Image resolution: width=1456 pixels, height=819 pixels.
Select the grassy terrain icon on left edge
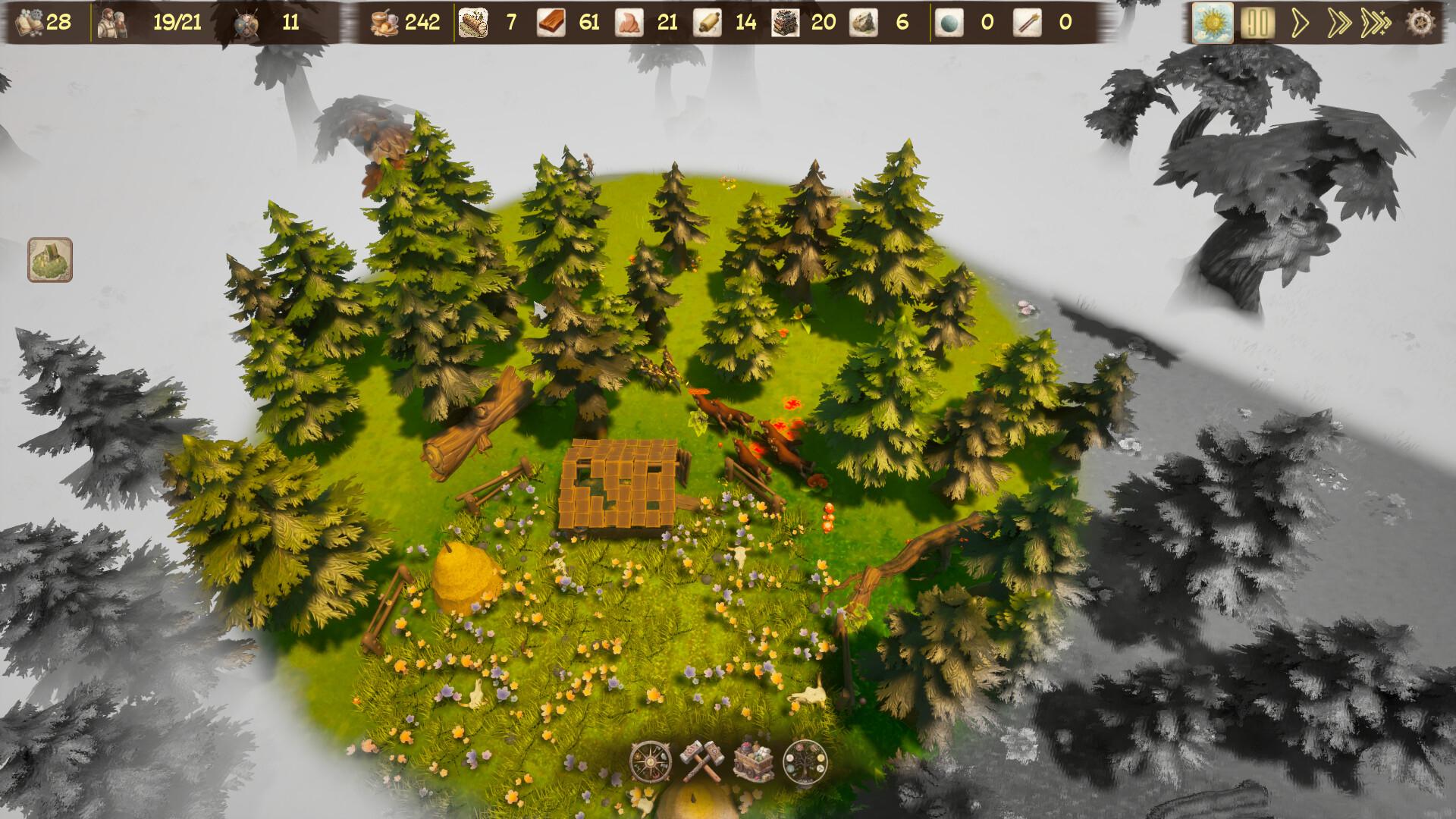point(50,260)
